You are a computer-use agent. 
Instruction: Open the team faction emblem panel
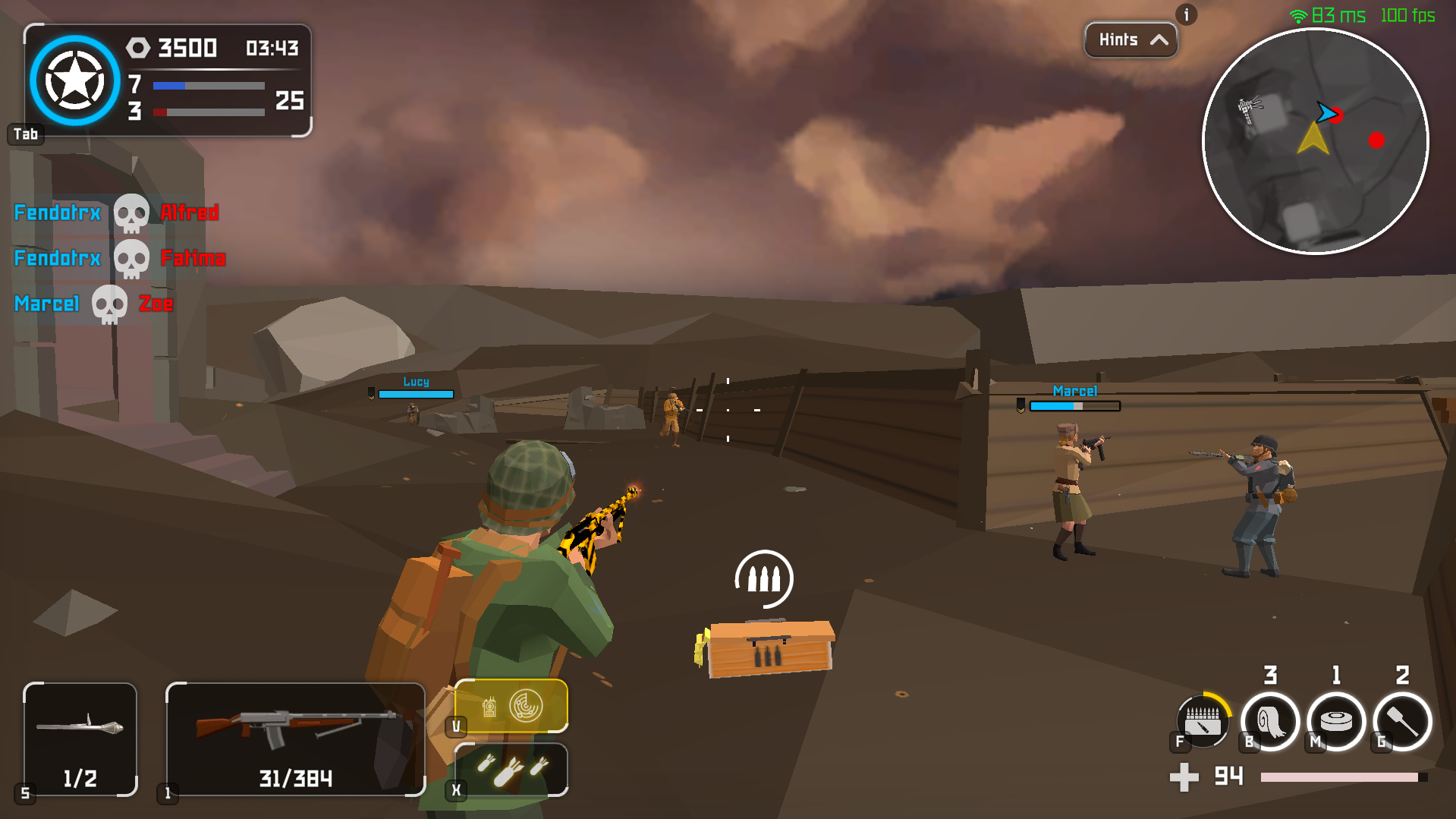click(x=74, y=80)
